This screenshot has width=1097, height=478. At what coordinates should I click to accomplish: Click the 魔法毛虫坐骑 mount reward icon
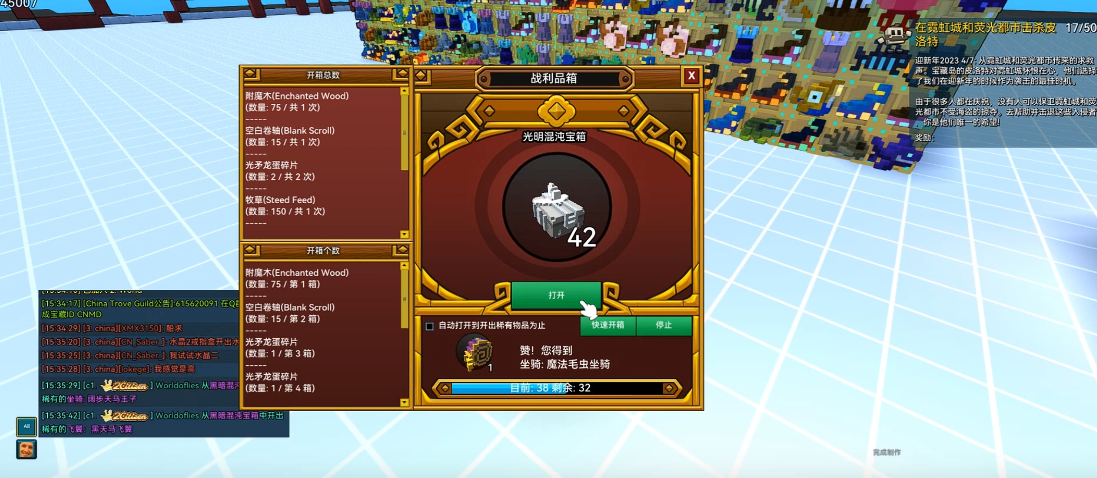pyautogui.click(x=475, y=352)
